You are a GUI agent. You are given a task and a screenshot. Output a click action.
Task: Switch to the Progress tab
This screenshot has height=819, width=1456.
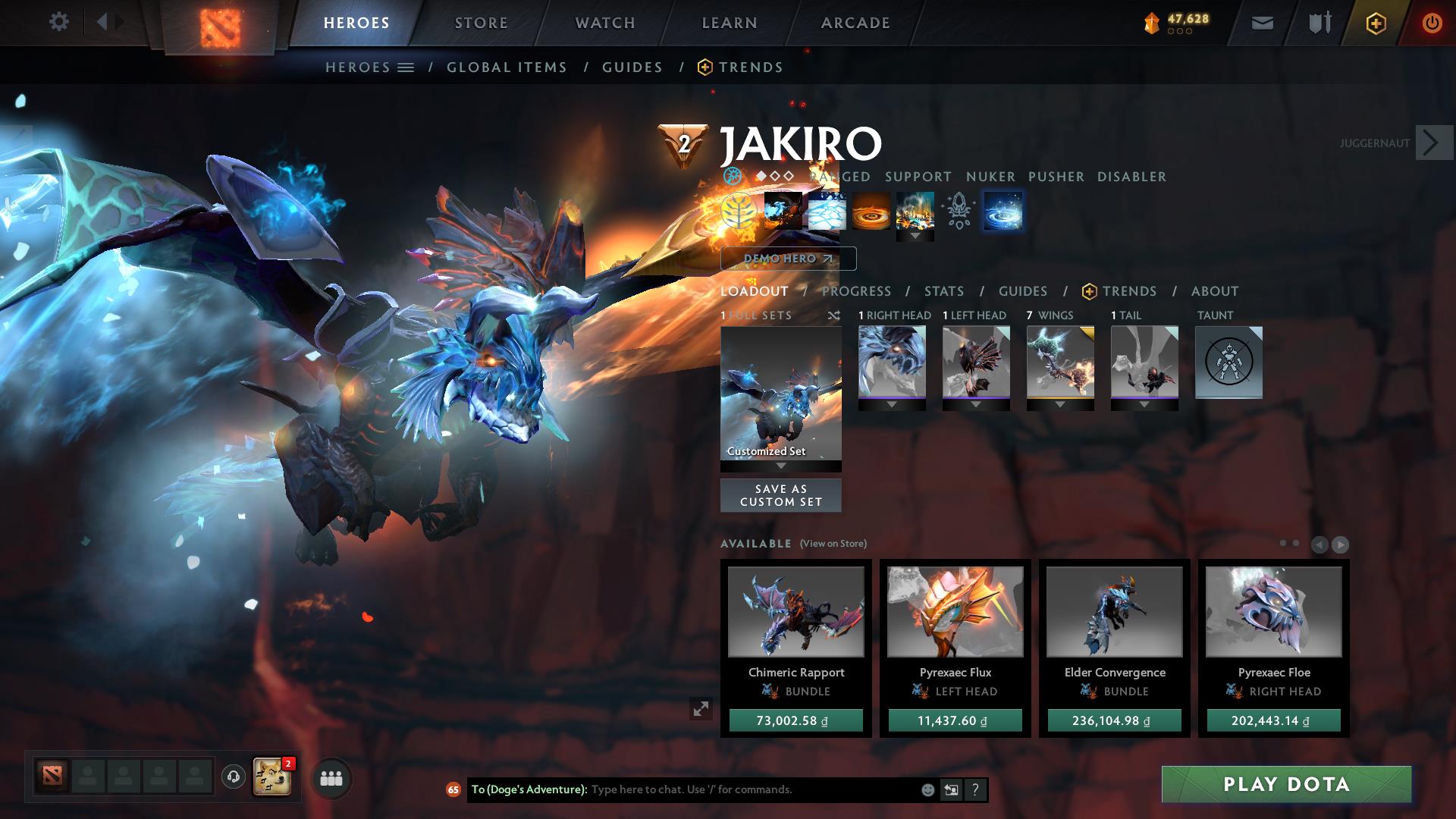(x=855, y=291)
